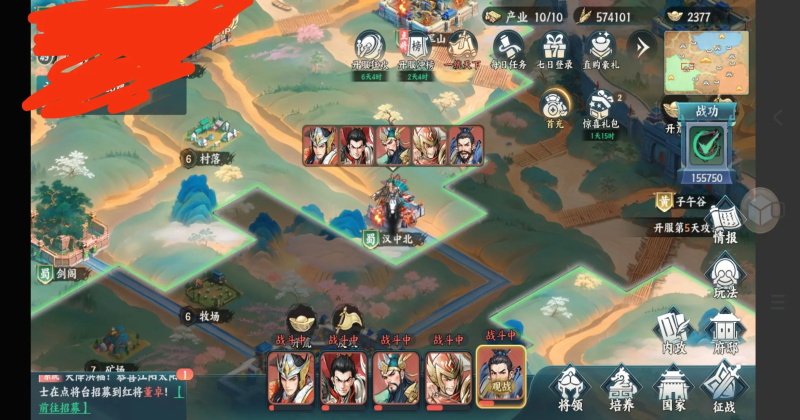Open the 国家 nation menu
800x420 pixels.
(673, 388)
